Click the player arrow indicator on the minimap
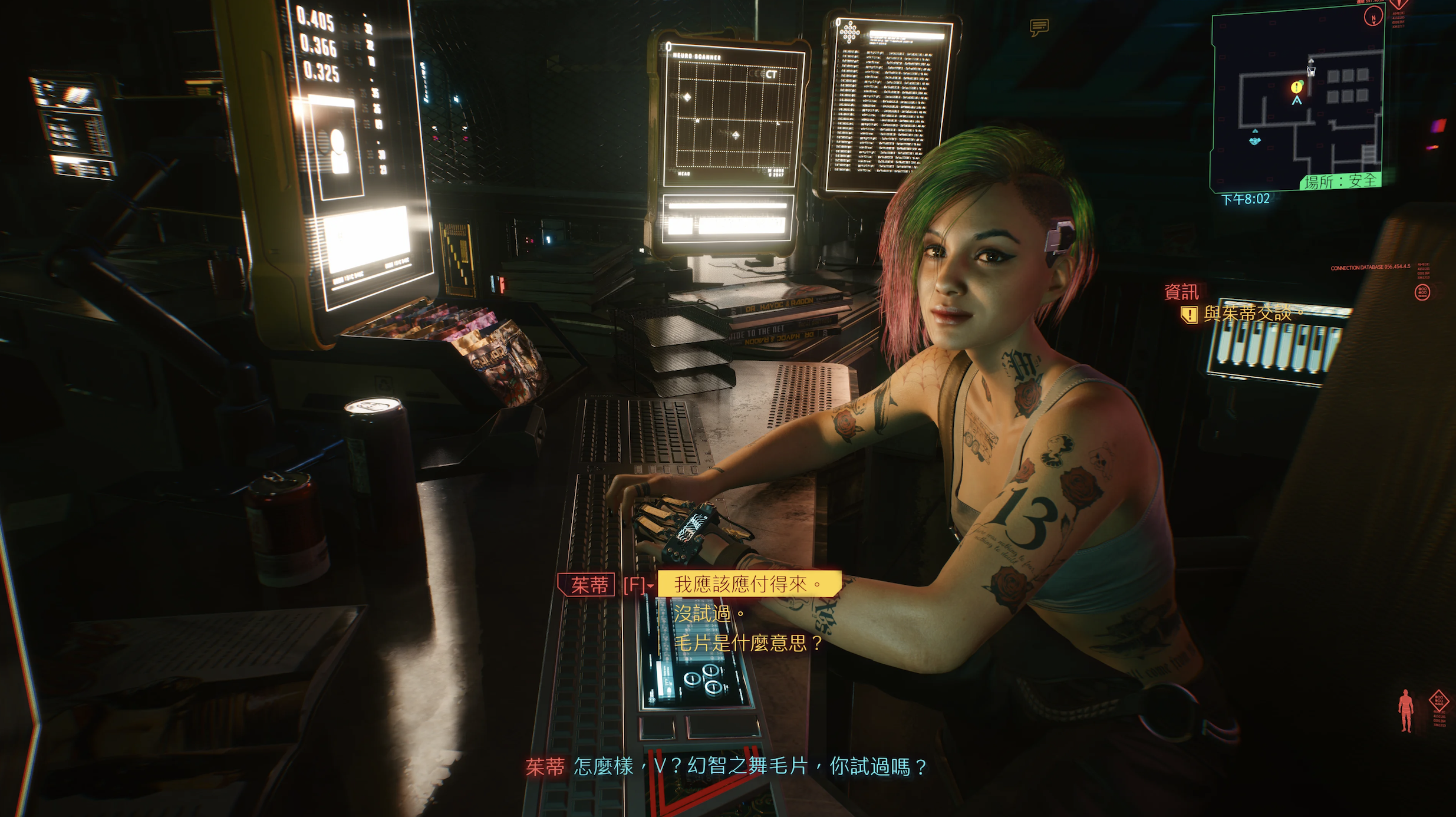The width and height of the screenshot is (1456, 817). (x=1297, y=101)
